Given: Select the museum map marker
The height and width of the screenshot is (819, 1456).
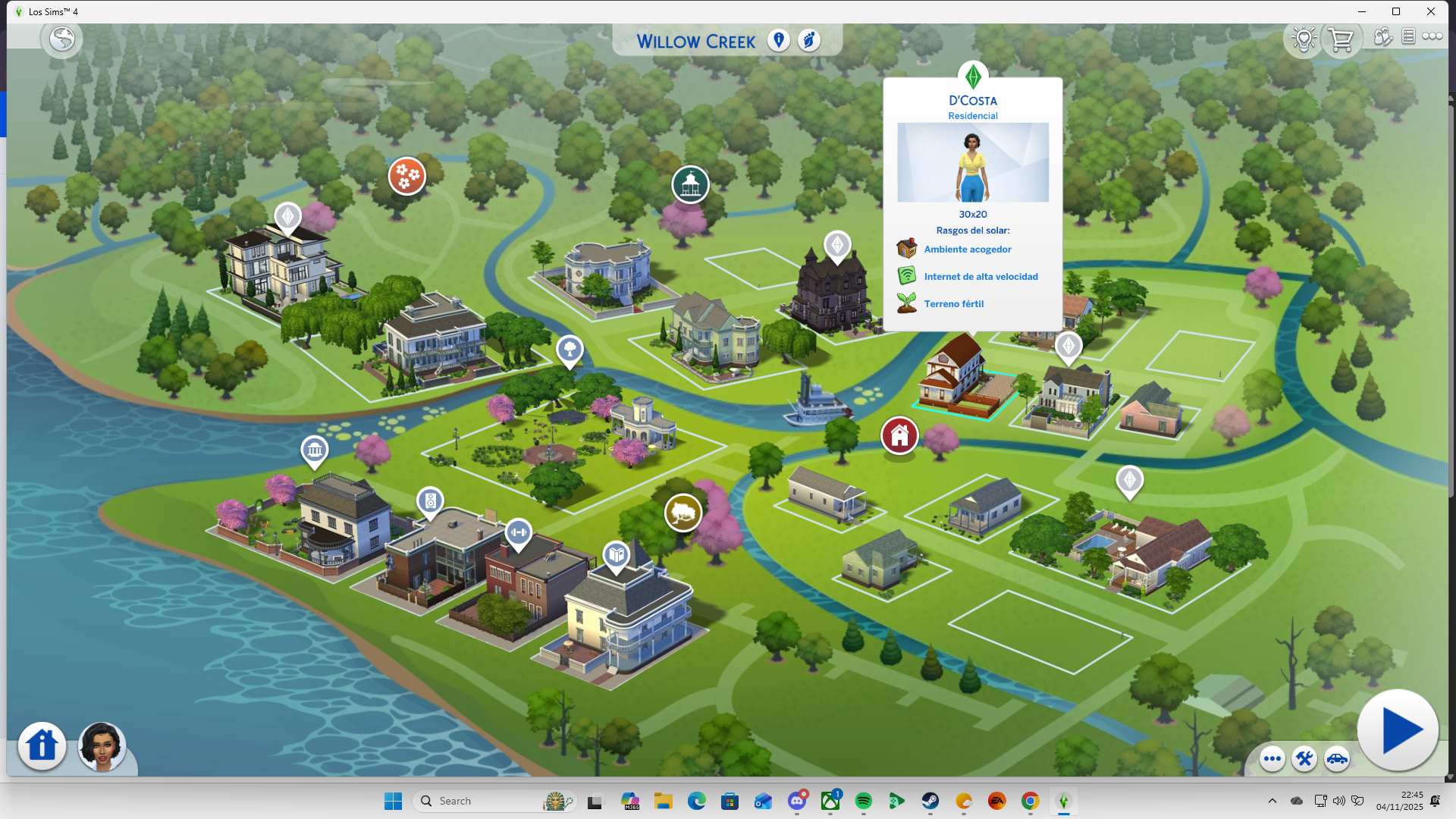Looking at the screenshot, I should click(x=315, y=450).
